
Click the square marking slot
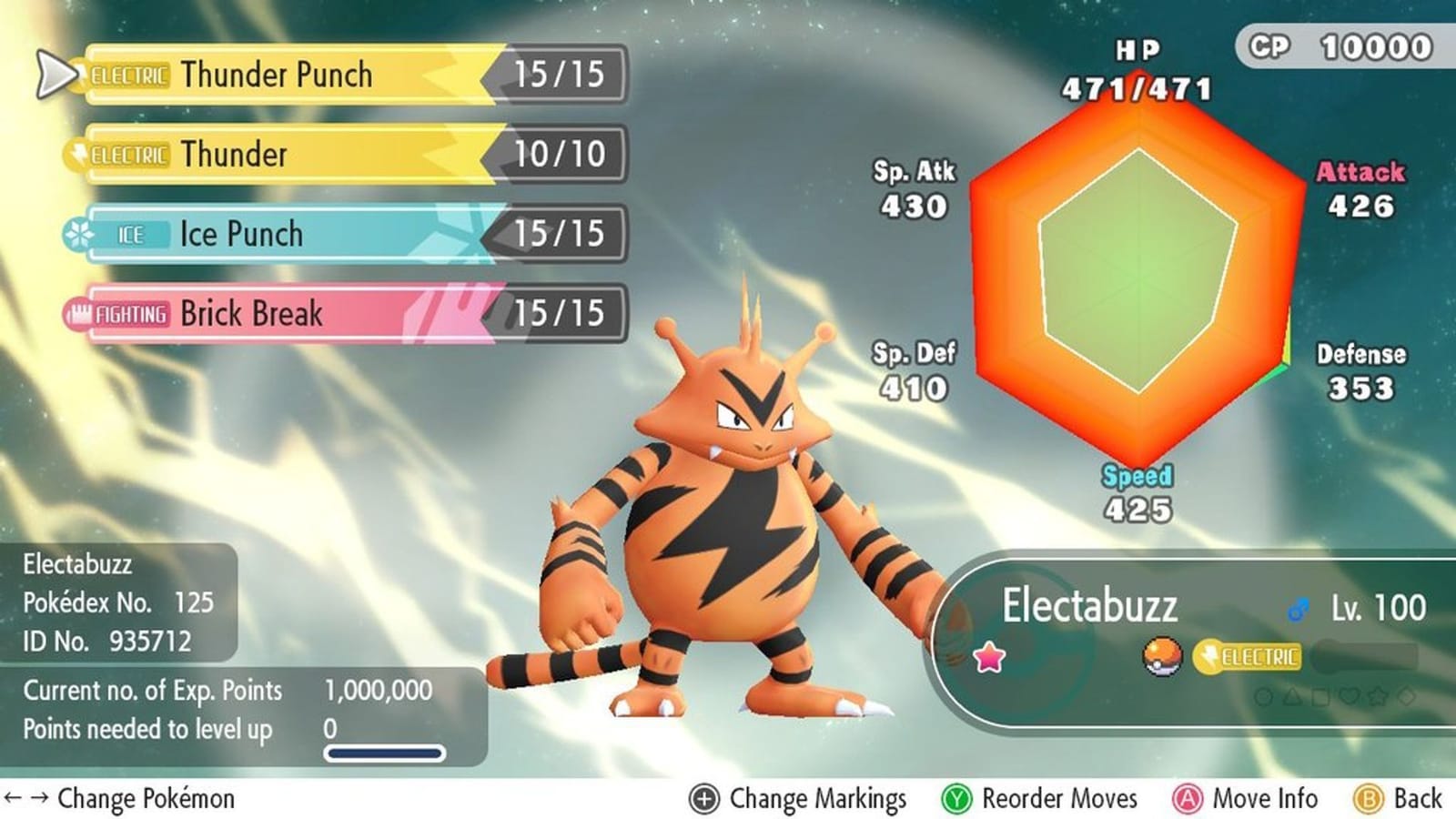pos(1319,696)
